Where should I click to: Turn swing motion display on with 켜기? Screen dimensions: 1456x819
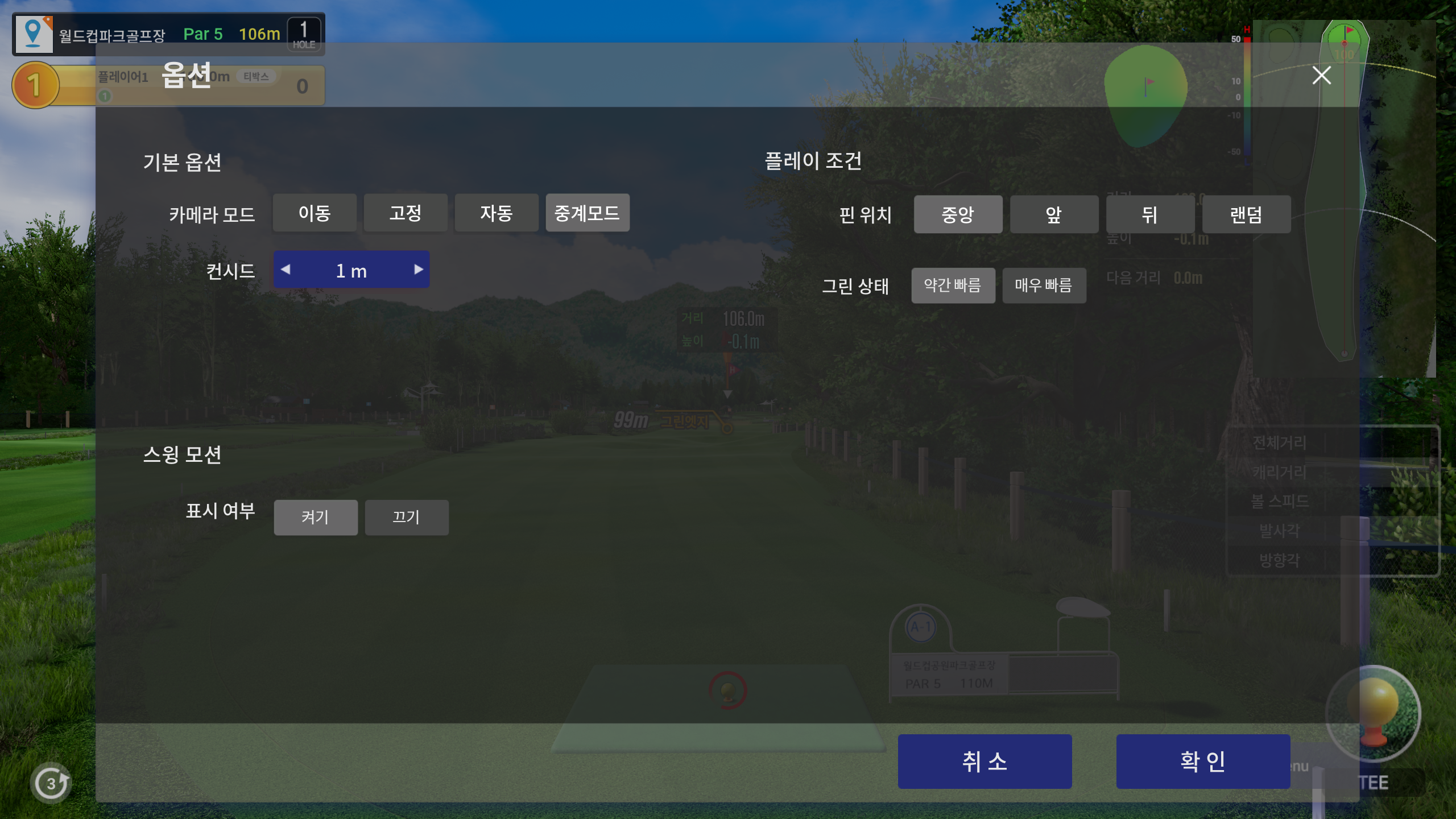[x=316, y=518]
